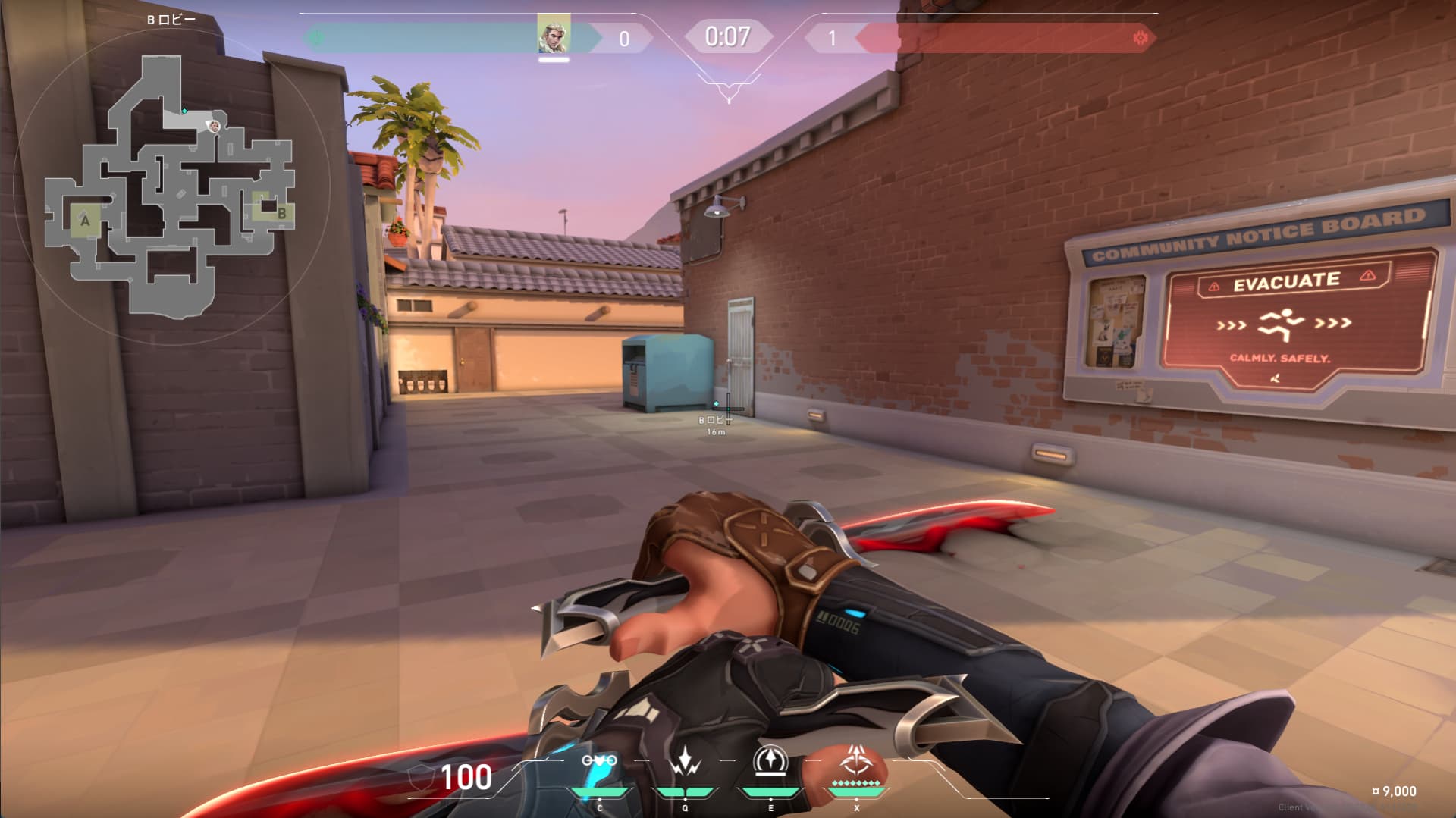
Task: Click the A site marker on the minimap
Action: (x=85, y=221)
